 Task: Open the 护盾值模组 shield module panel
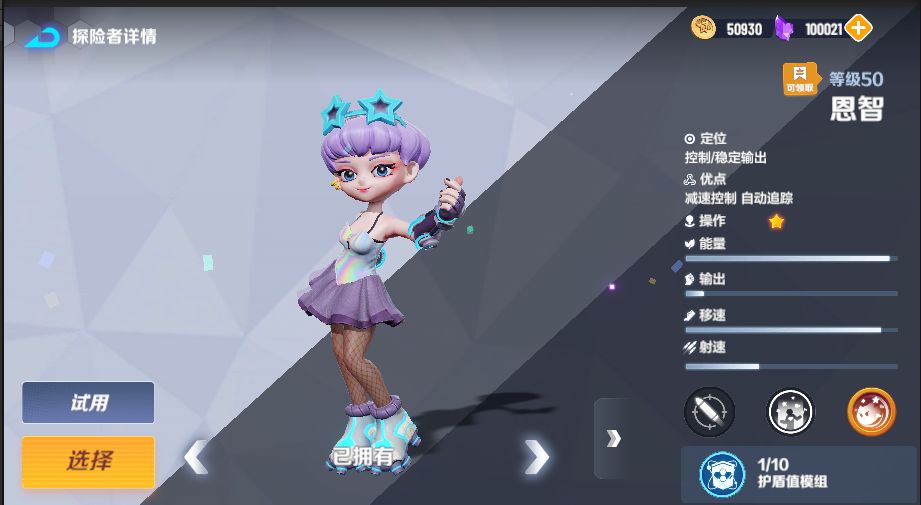tap(798, 473)
